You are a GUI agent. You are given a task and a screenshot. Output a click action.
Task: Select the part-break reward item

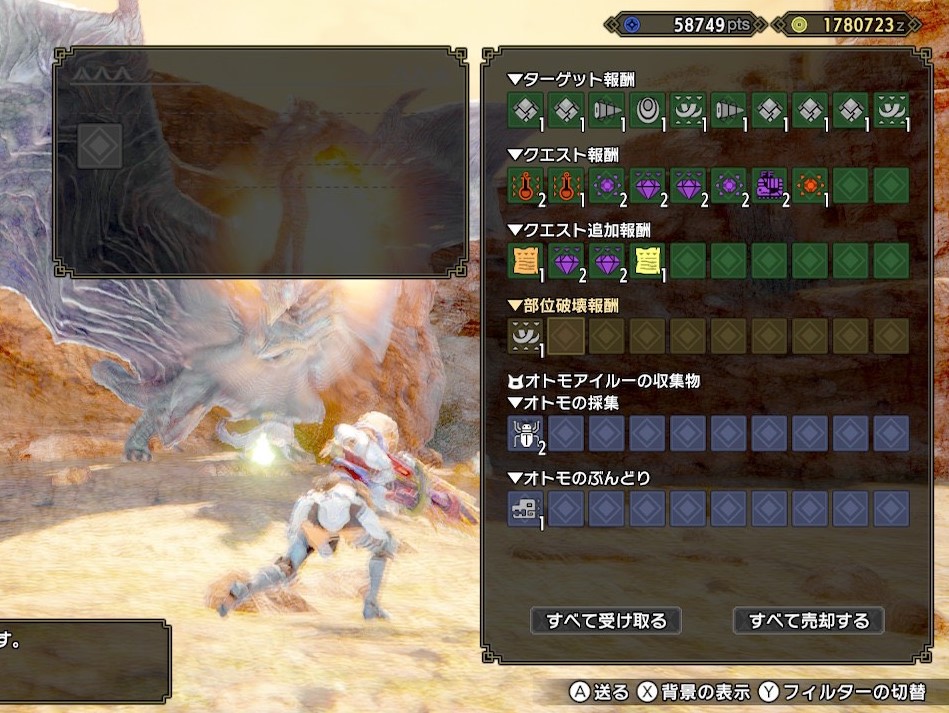526,336
